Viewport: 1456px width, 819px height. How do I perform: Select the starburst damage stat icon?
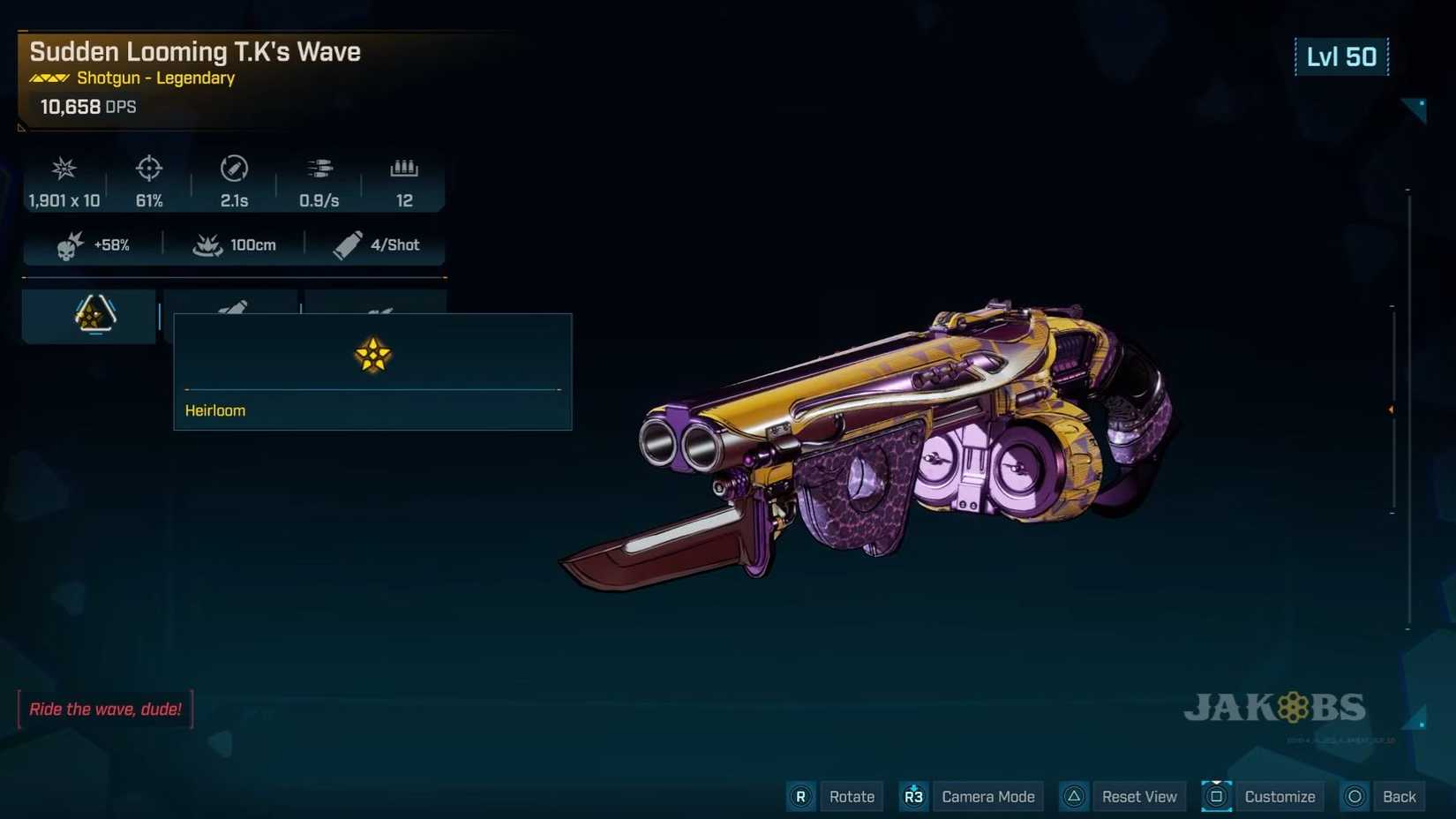click(63, 169)
